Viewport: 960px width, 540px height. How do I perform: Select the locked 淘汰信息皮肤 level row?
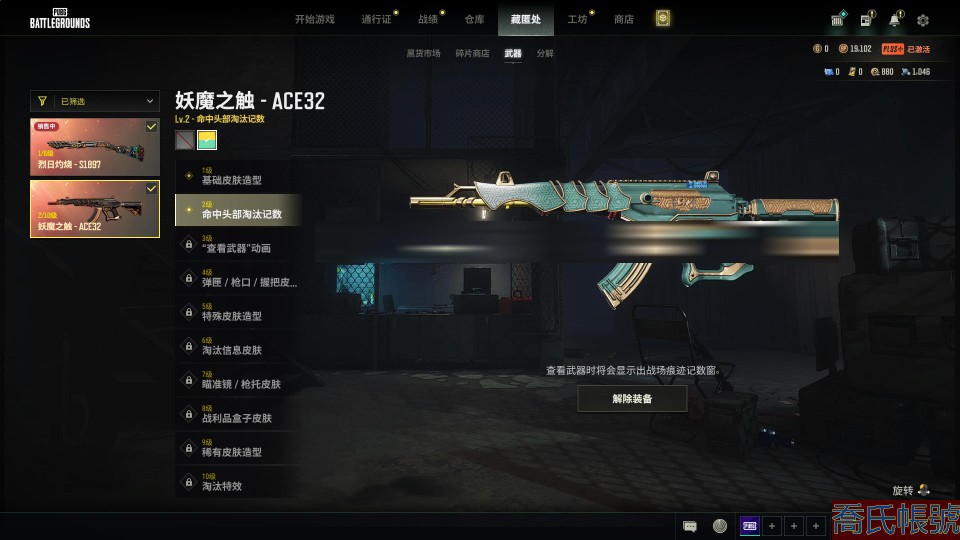click(x=235, y=347)
